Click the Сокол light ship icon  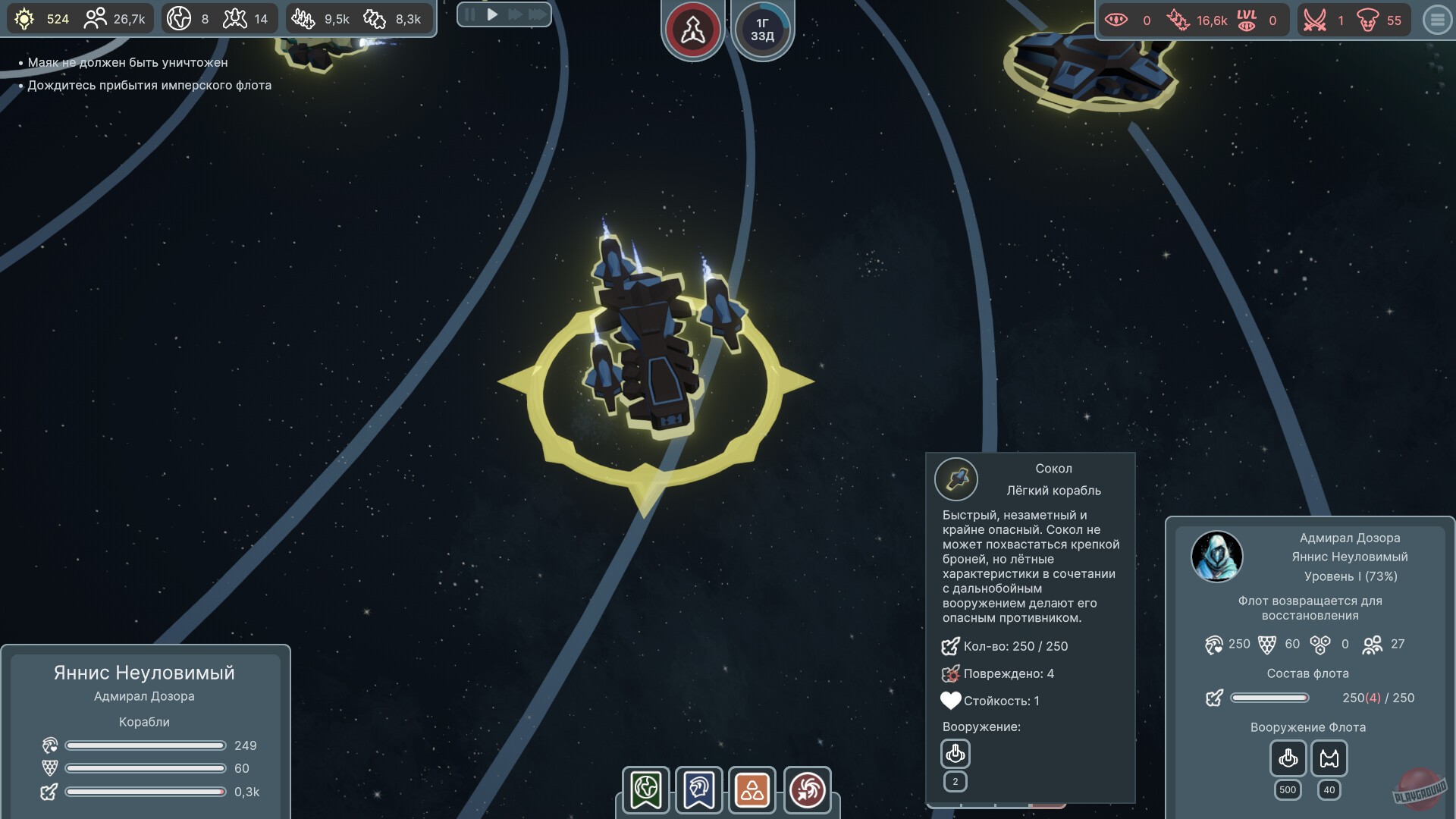pyautogui.click(x=956, y=479)
